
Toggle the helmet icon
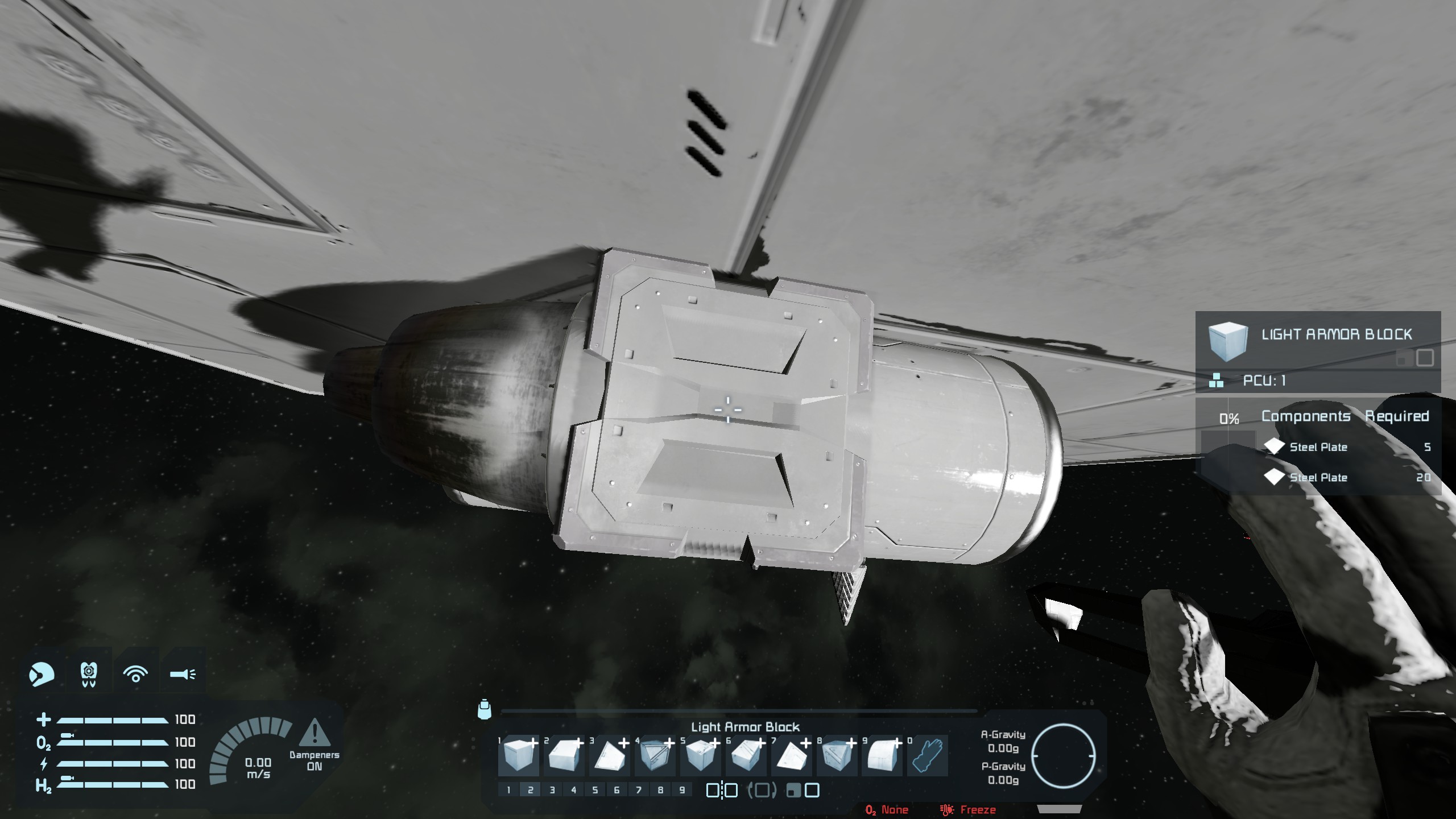[41, 675]
